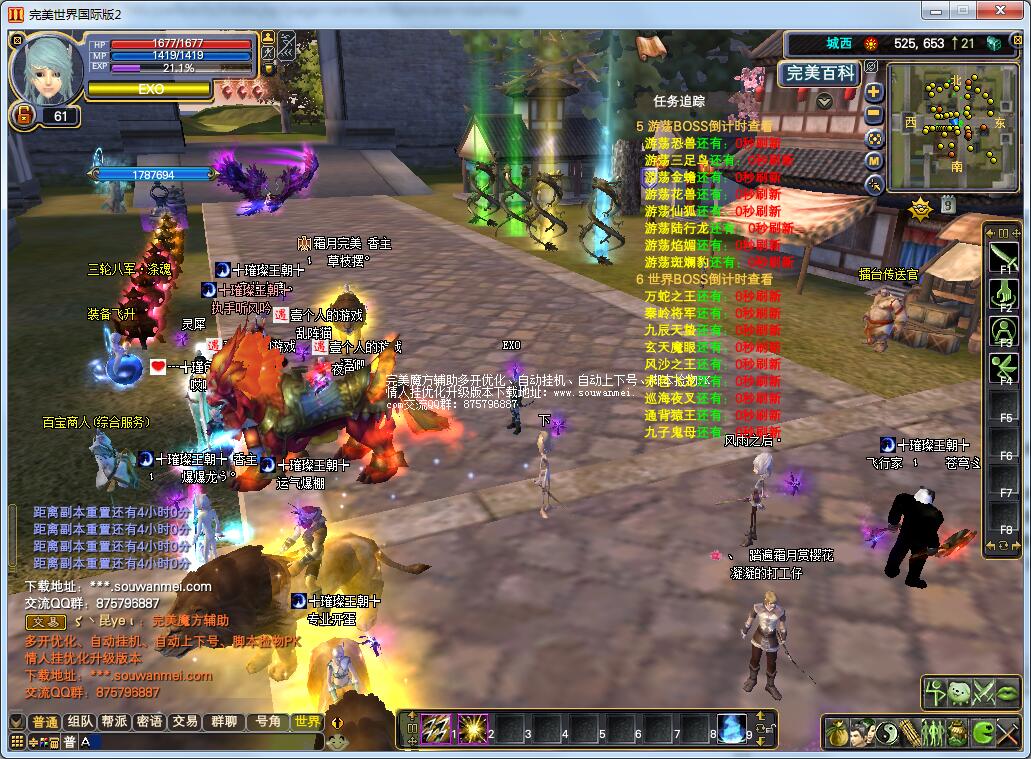Activate the blue flame skill in slot 9
Image resolution: width=1031 pixels, height=759 pixels.
point(731,728)
